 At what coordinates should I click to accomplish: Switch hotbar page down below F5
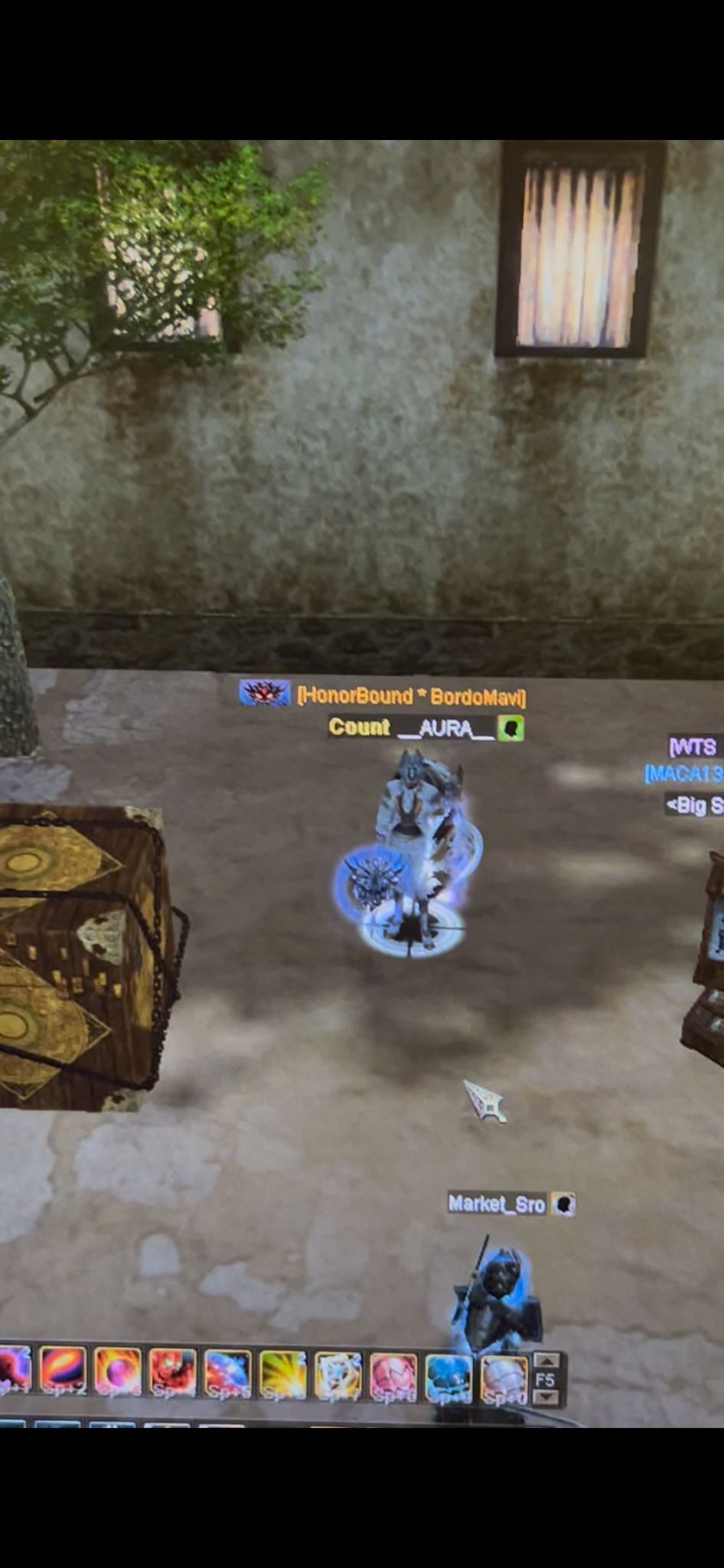546,1398
